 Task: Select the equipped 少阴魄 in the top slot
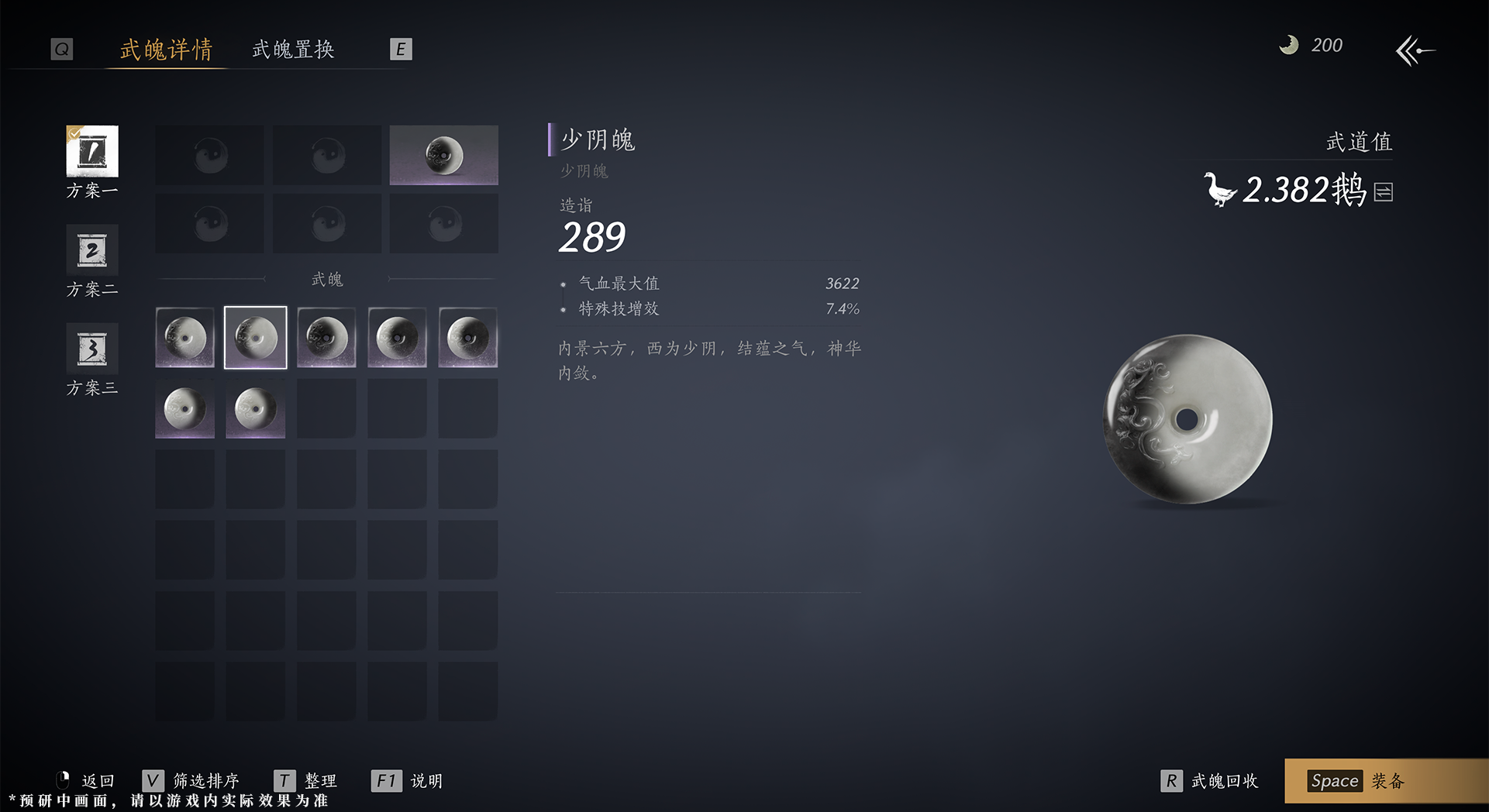444,155
